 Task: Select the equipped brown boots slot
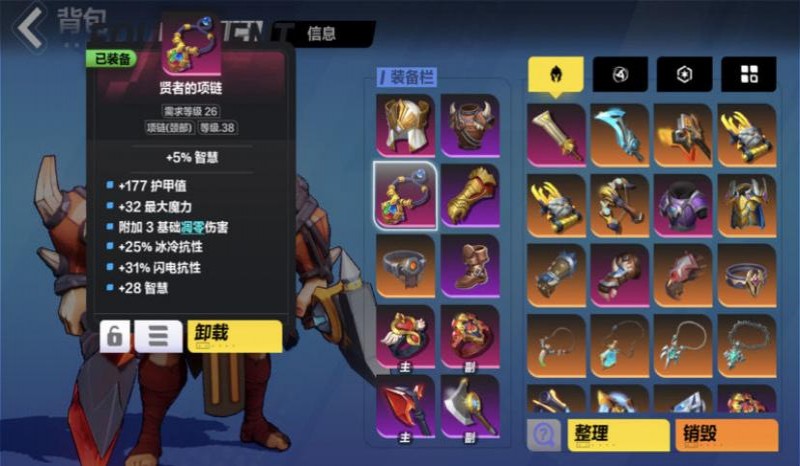[469, 264]
